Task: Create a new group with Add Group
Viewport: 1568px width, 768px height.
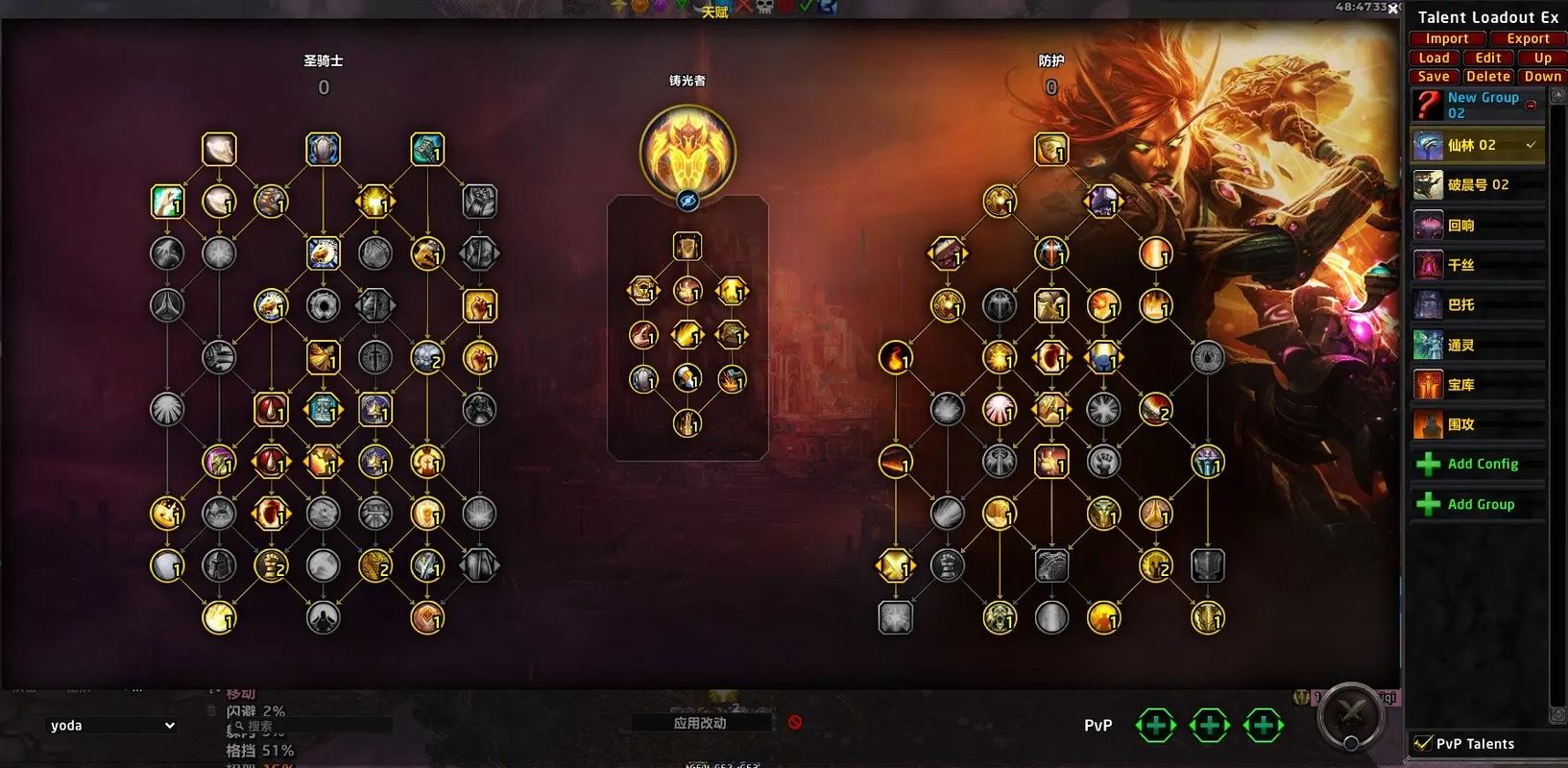Action: (1480, 505)
